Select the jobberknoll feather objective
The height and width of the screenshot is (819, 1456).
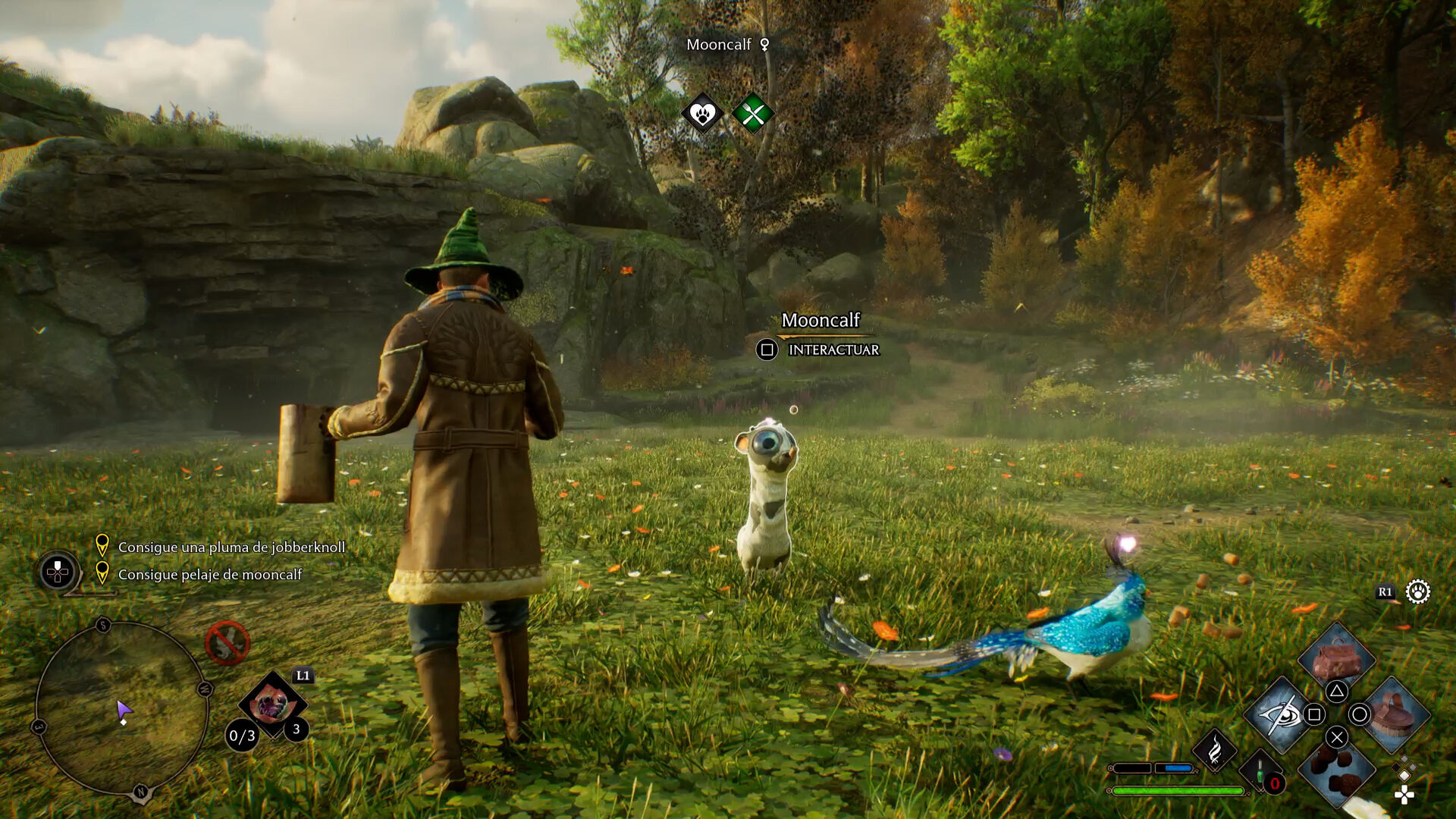(231, 547)
